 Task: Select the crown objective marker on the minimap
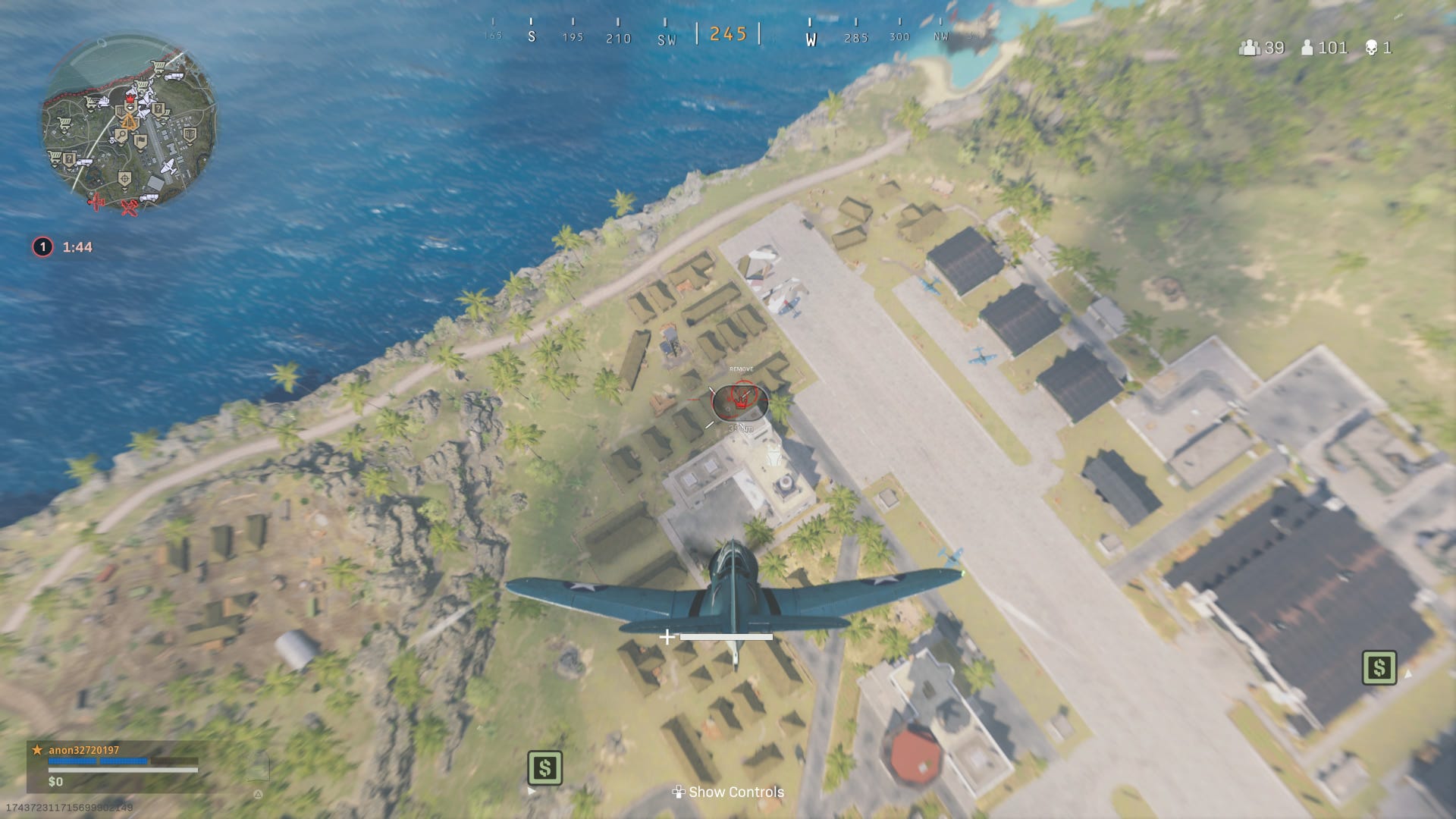[129, 99]
